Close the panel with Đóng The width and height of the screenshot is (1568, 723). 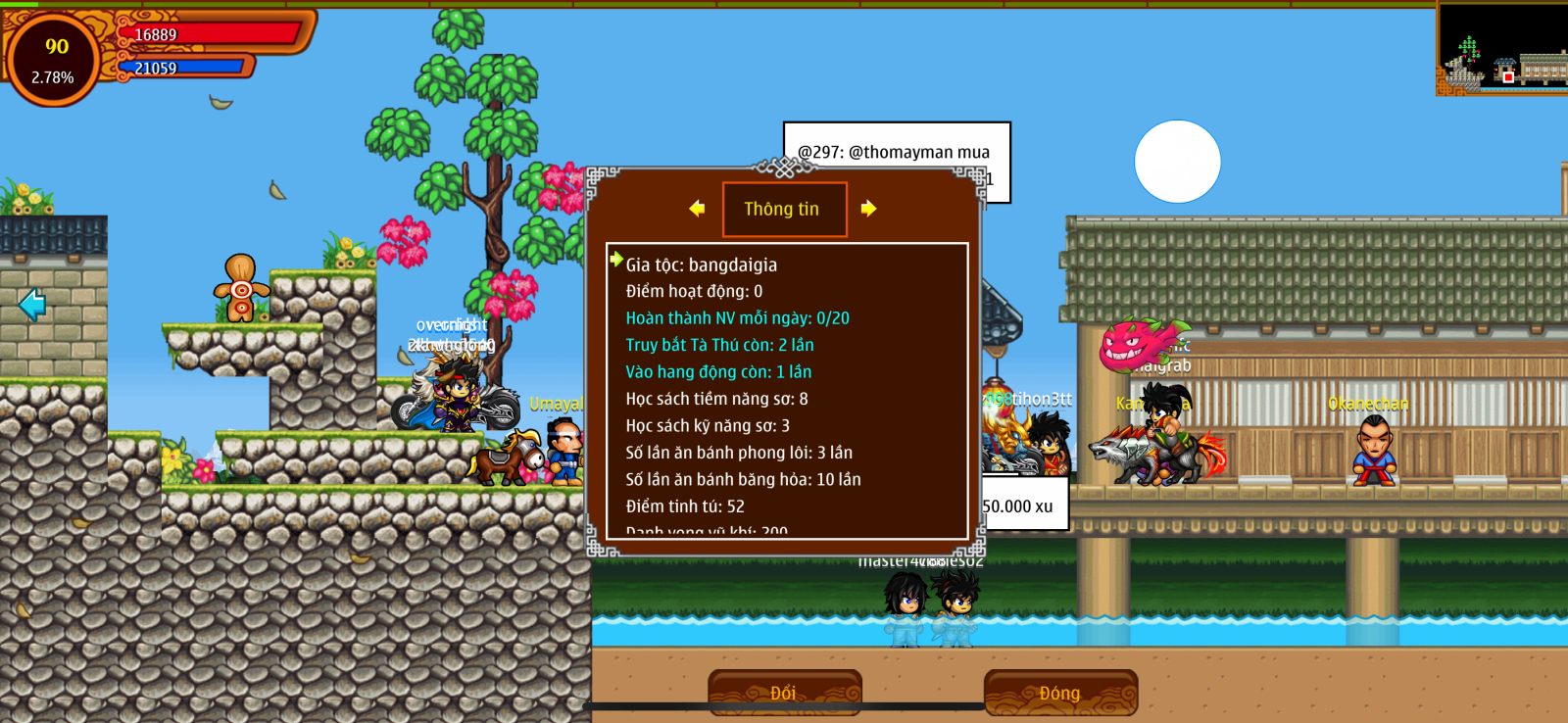click(x=1060, y=693)
